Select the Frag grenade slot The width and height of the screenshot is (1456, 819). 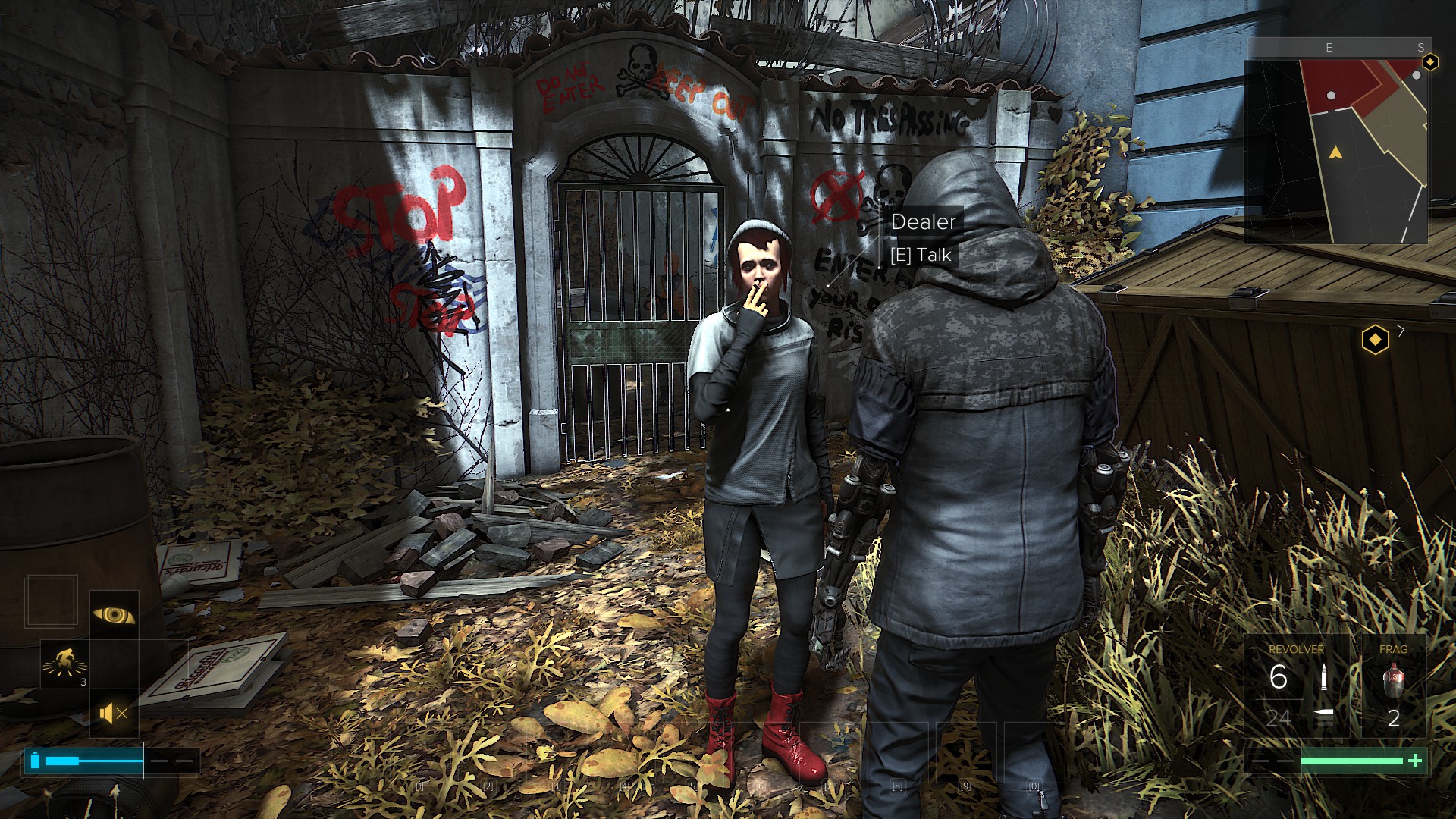[1393, 686]
